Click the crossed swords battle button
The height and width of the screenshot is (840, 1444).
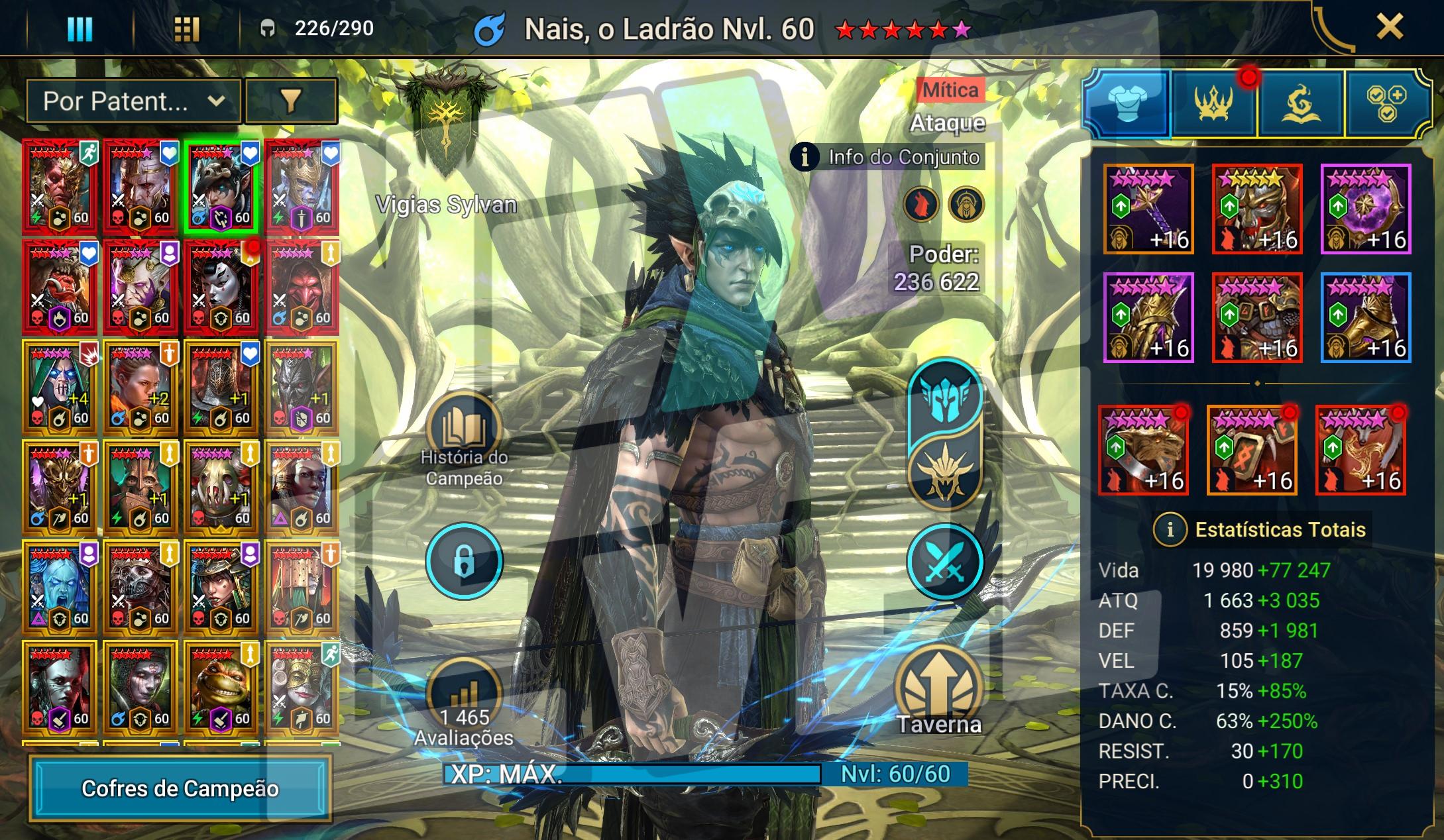pos(944,561)
